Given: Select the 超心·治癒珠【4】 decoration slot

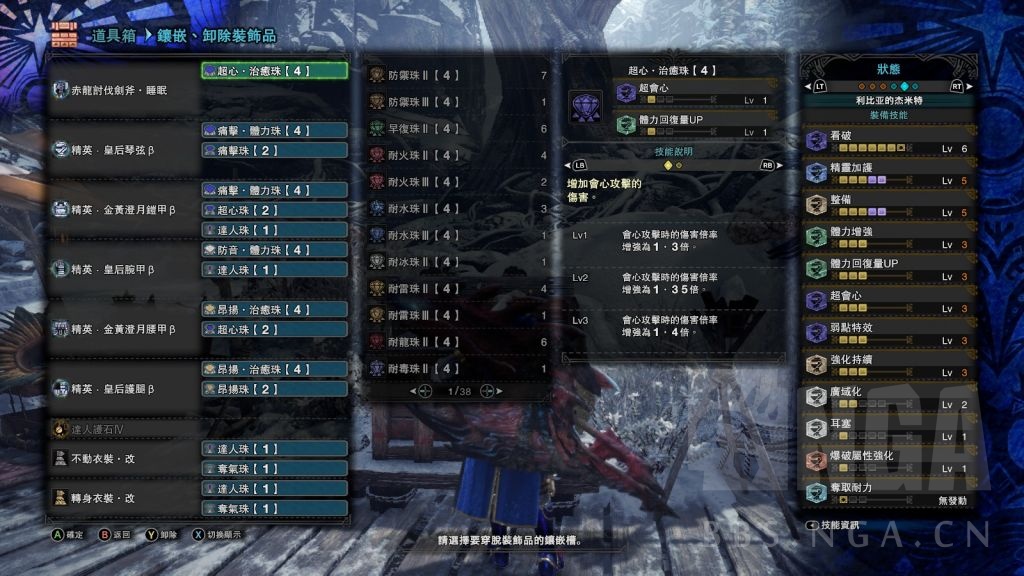Looking at the screenshot, I should click(274, 71).
